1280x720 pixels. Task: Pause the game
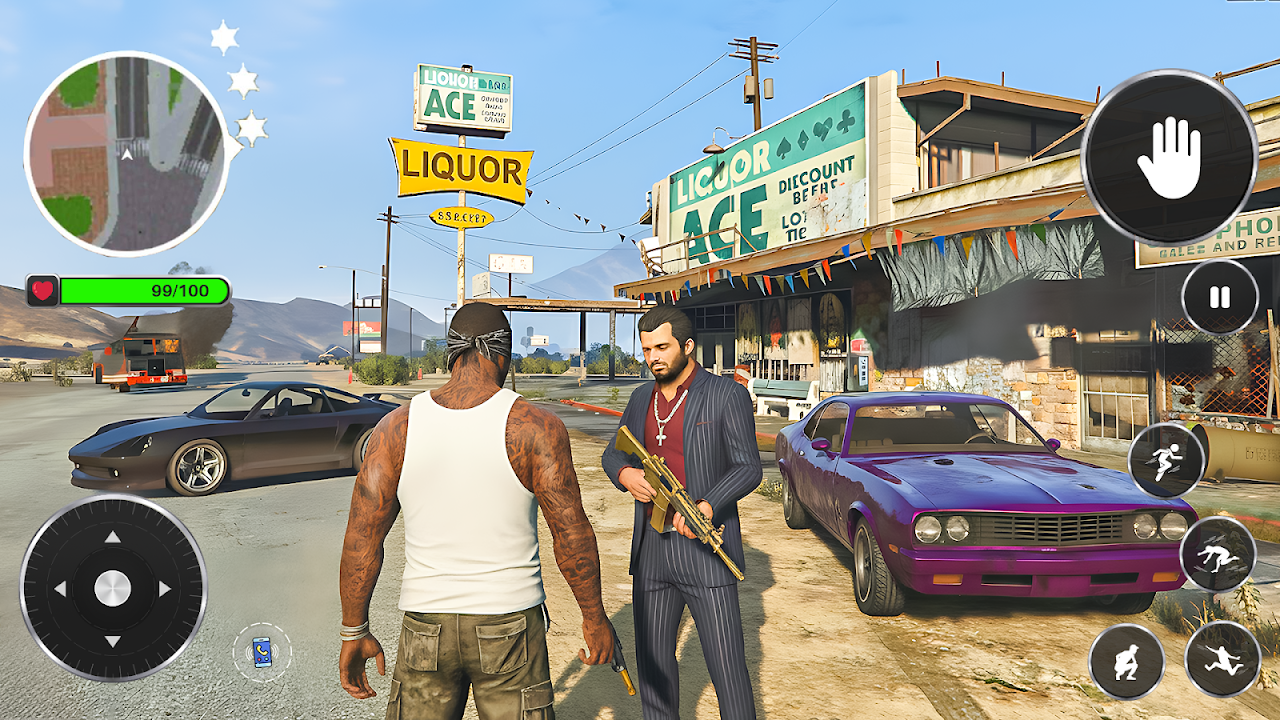click(1219, 297)
